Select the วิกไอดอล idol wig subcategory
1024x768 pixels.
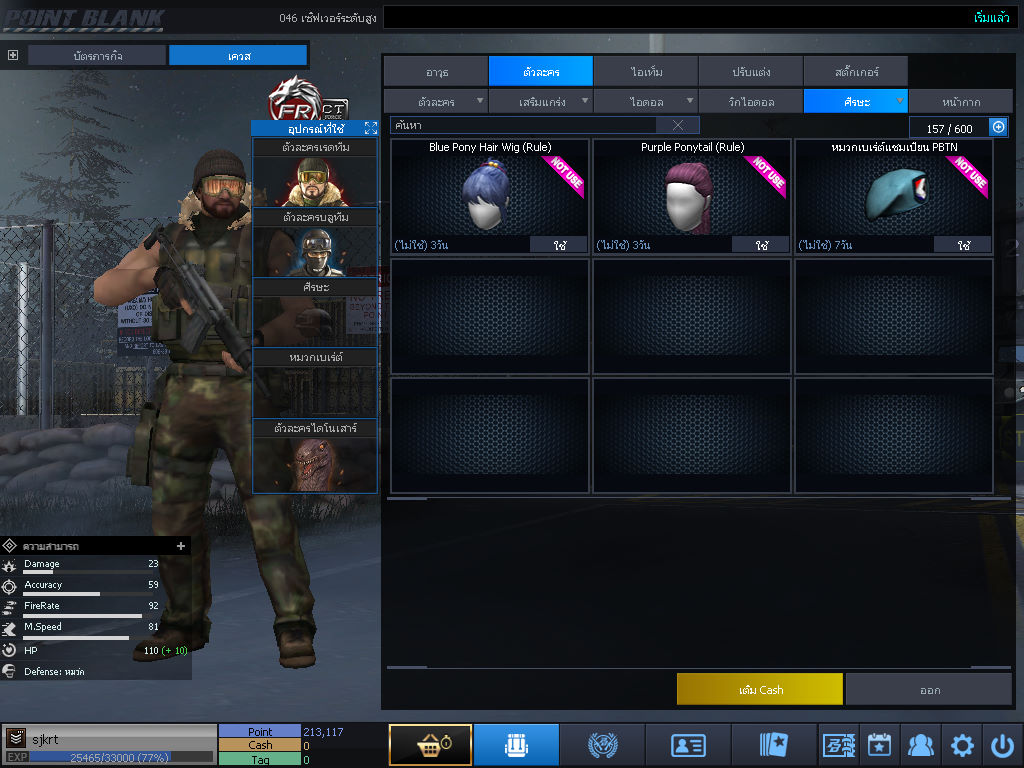click(750, 101)
